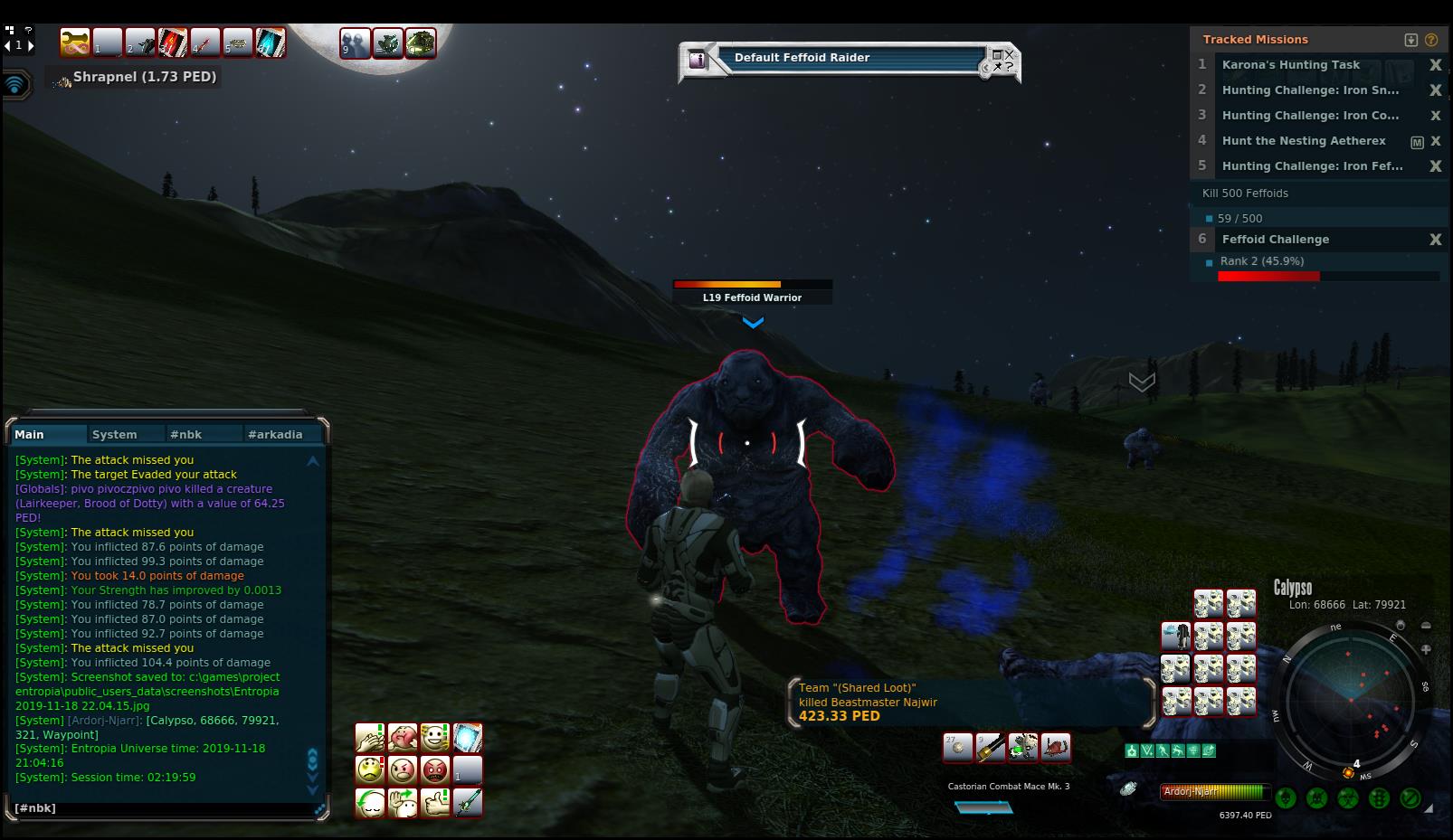
Task: Switch to the System chat tab
Action: tap(115, 435)
